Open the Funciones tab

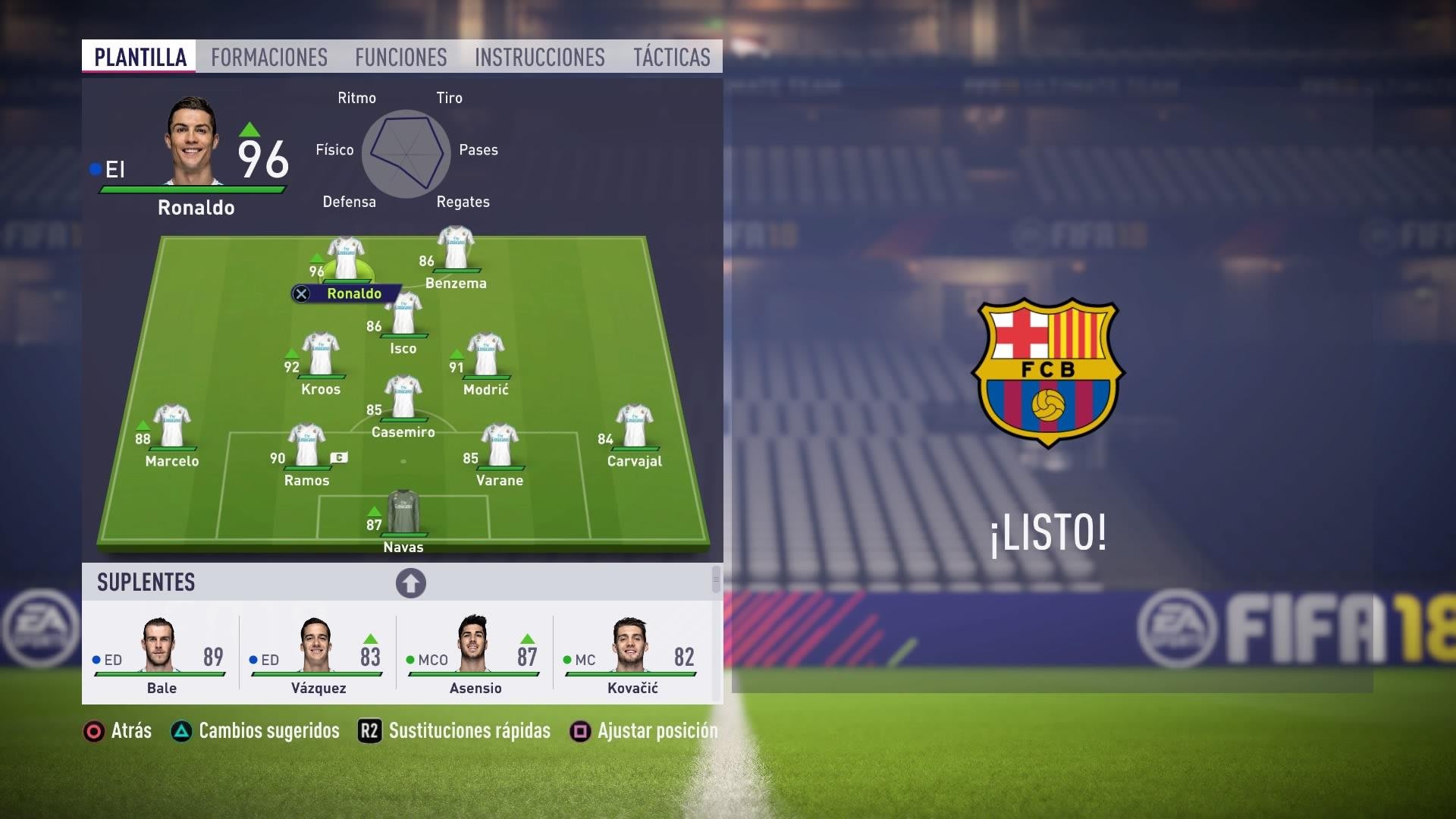click(x=400, y=57)
